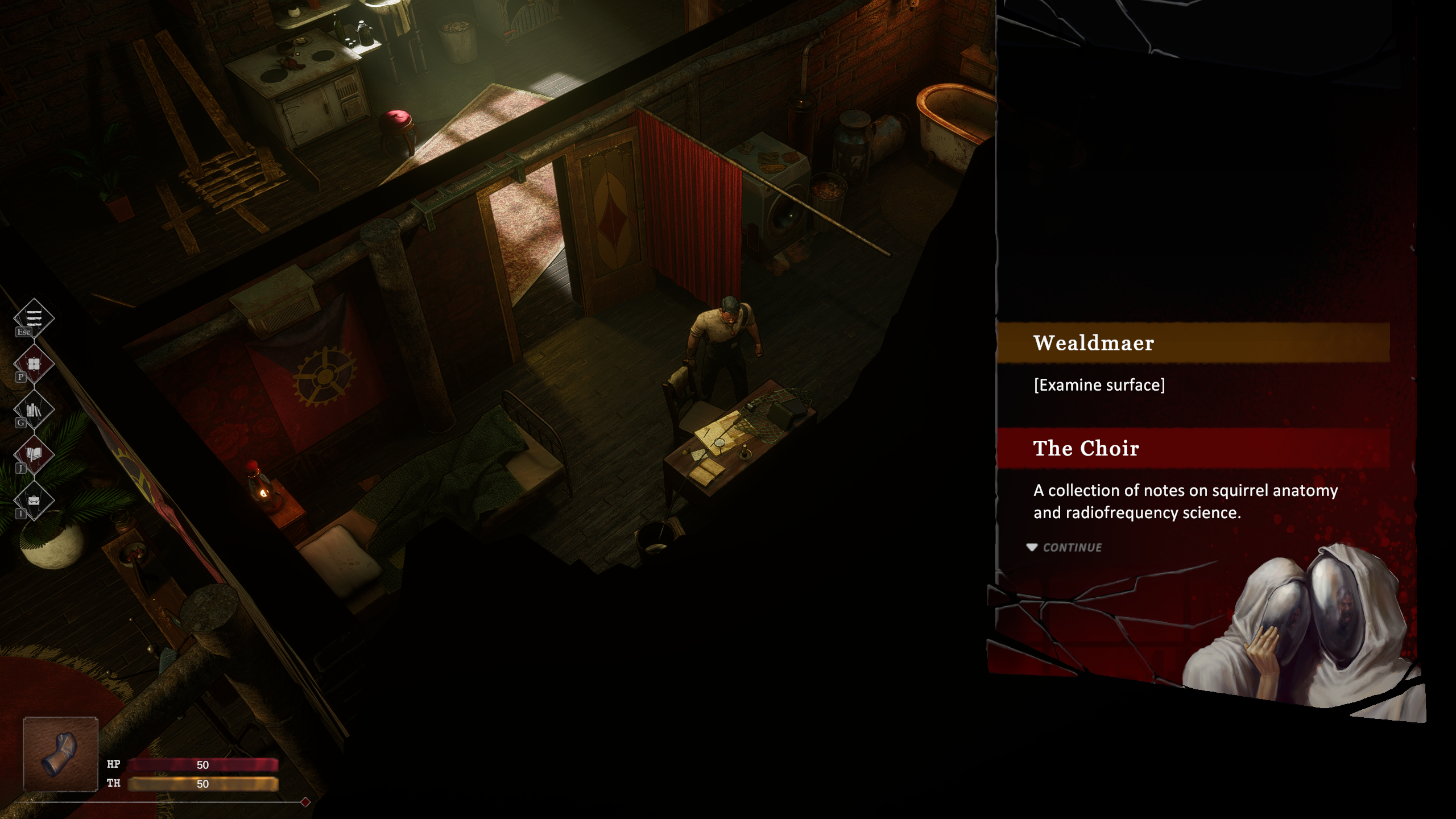Choose the Examine surface dialogue option
The width and height of the screenshot is (1456, 819).
[1099, 385]
